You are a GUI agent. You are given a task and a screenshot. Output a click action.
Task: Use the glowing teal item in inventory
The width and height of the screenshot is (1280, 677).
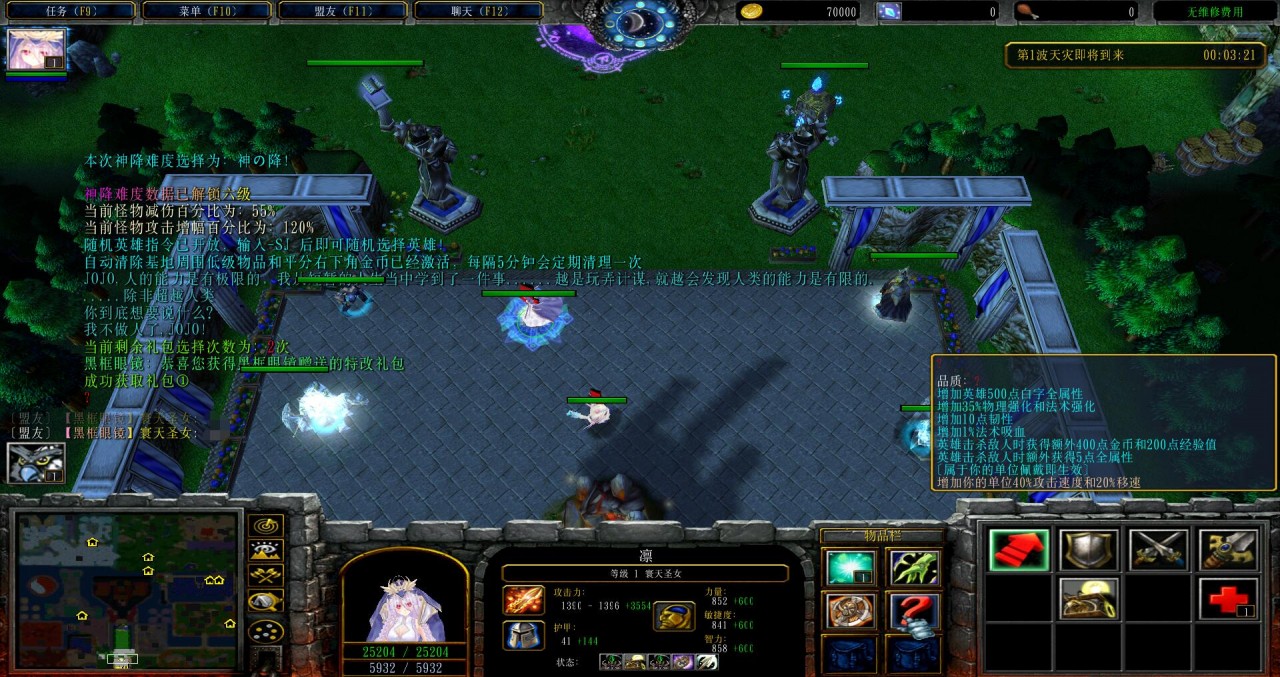850,568
